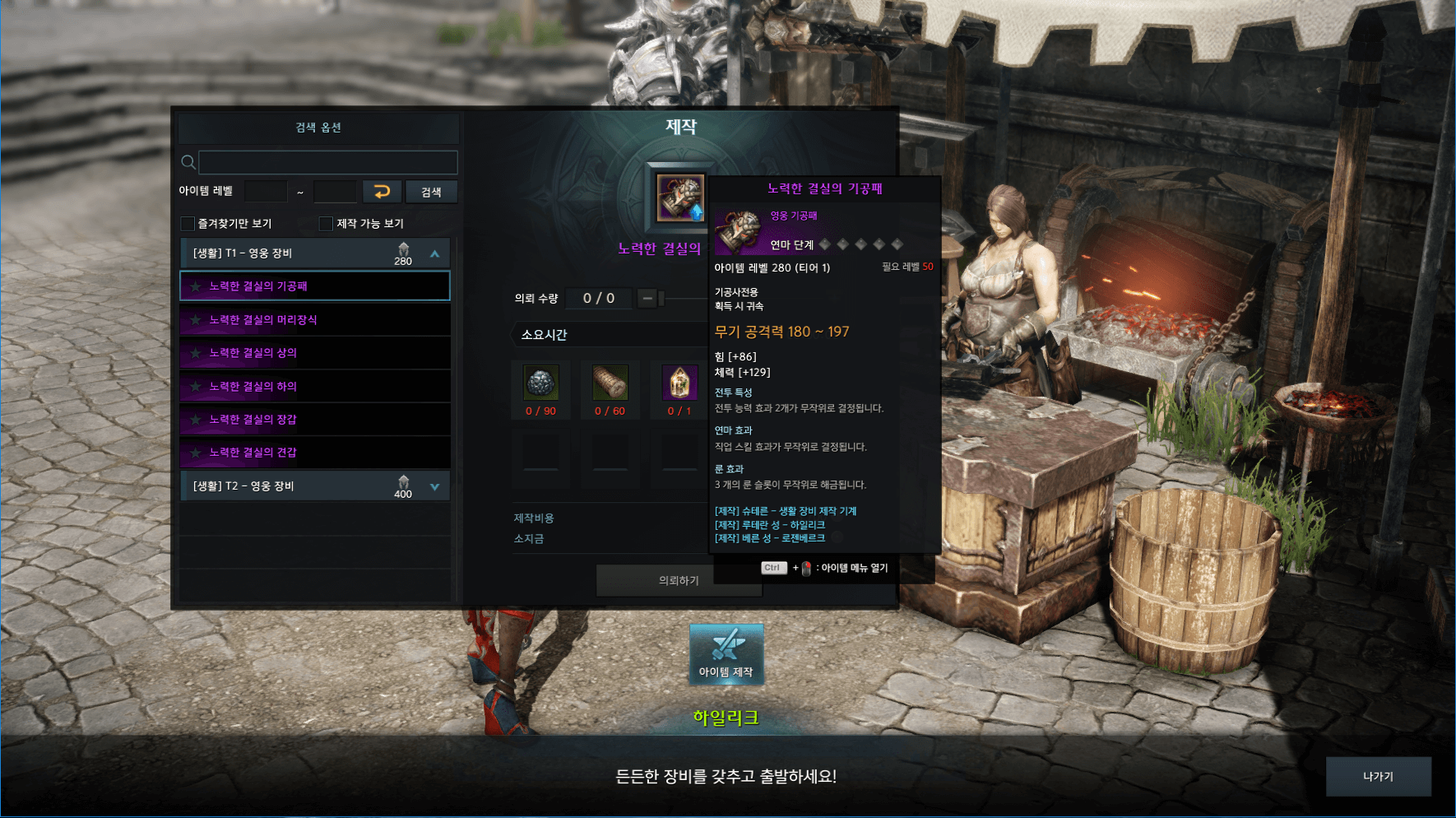Select the timber log material slot

click(610, 383)
